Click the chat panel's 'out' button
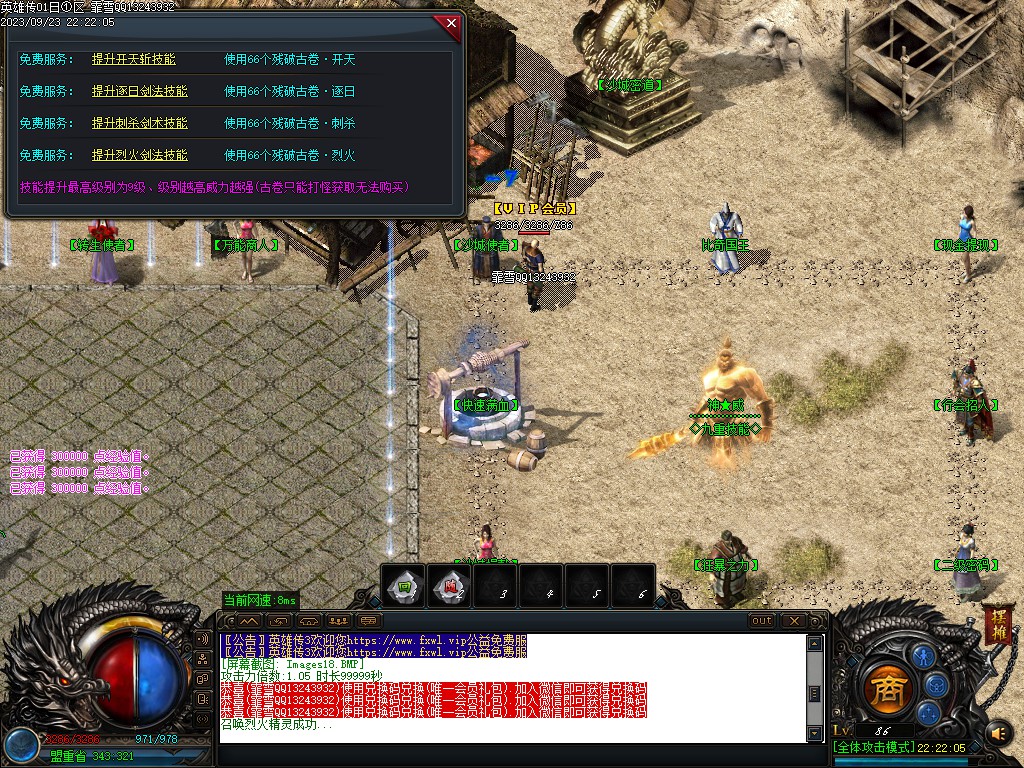 coord(762,621)
